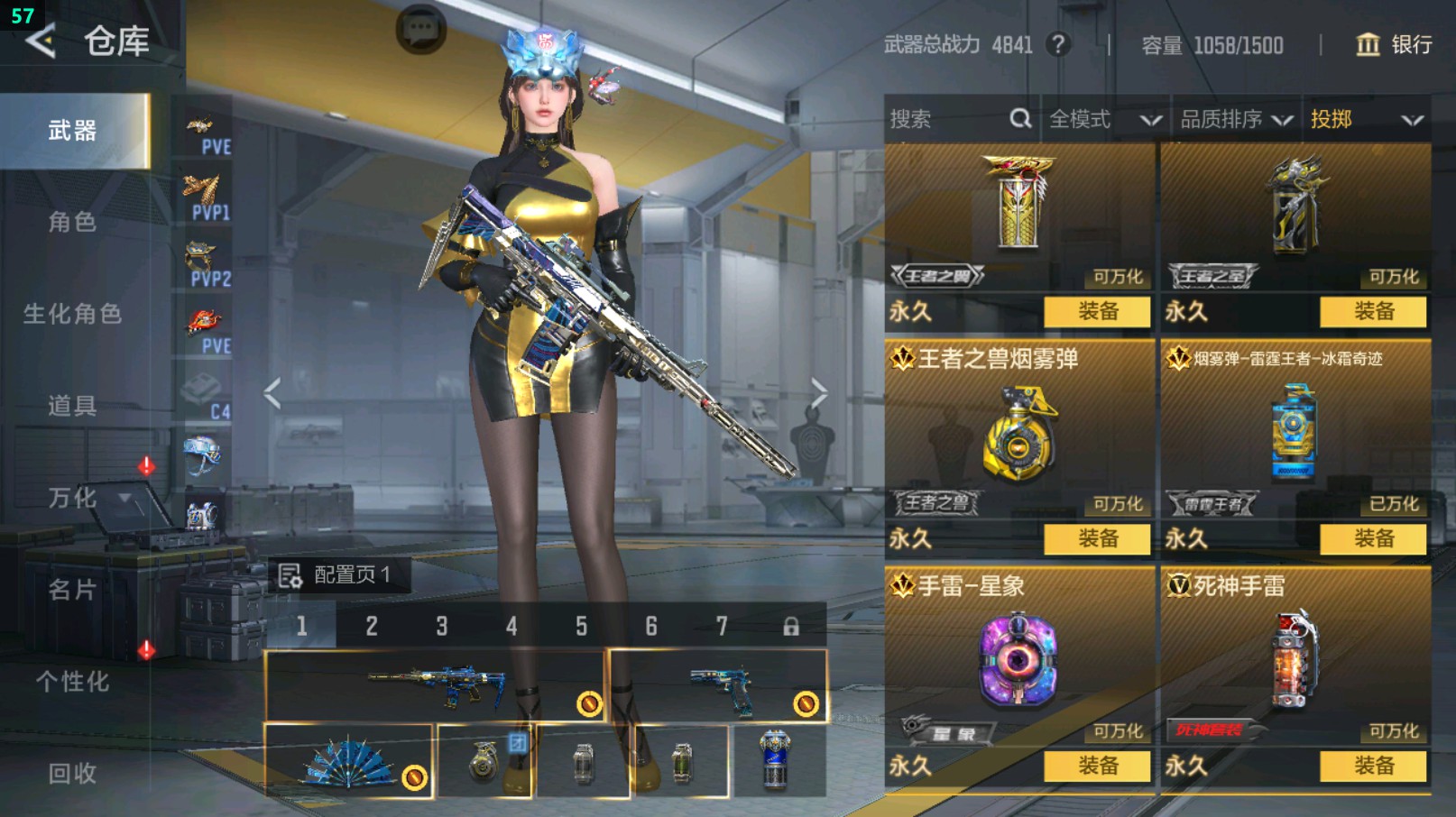Click the help question mark beside 武器总战力

click(1056, 45)
